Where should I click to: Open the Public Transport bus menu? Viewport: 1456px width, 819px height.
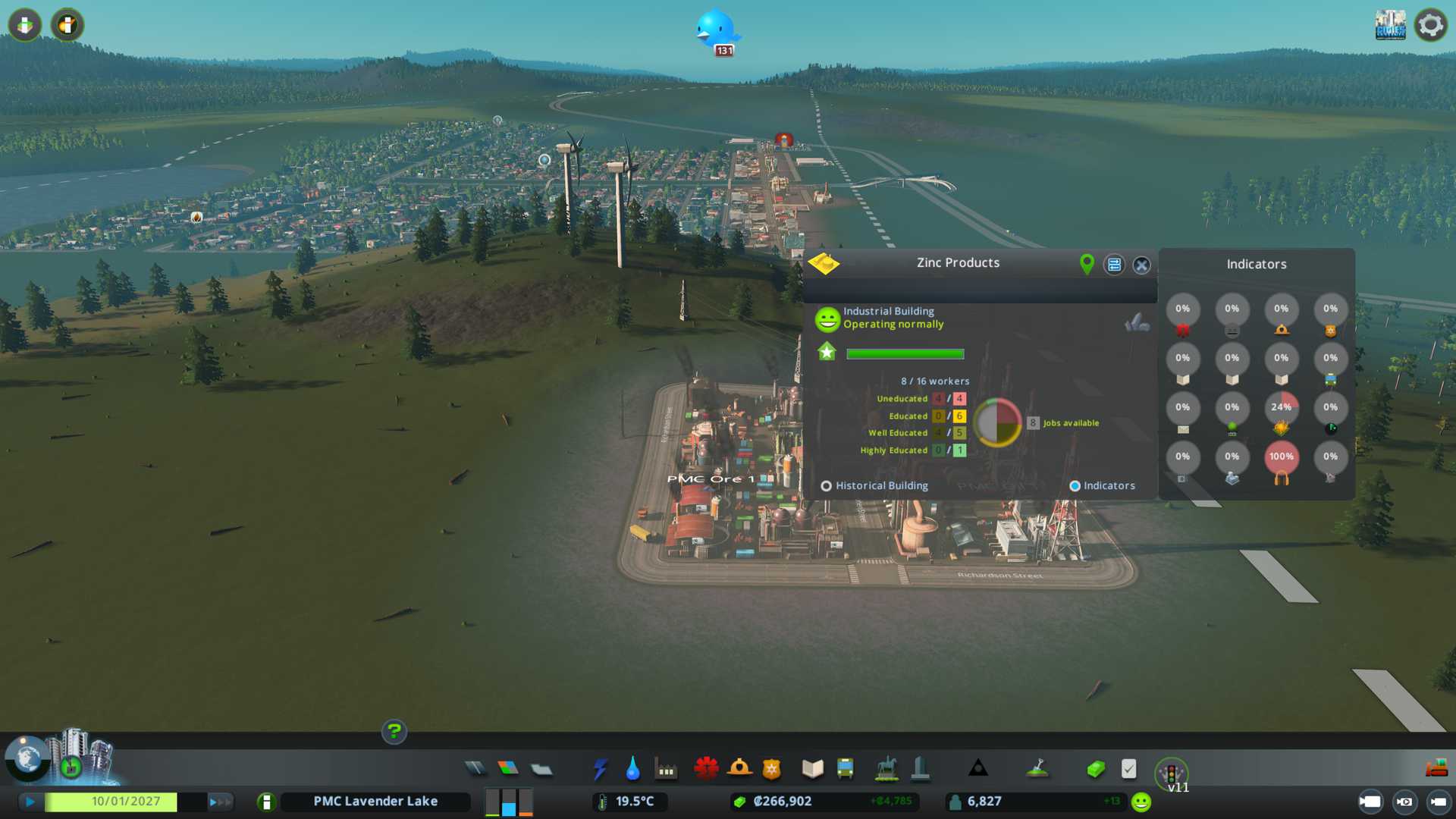(845, 769)
